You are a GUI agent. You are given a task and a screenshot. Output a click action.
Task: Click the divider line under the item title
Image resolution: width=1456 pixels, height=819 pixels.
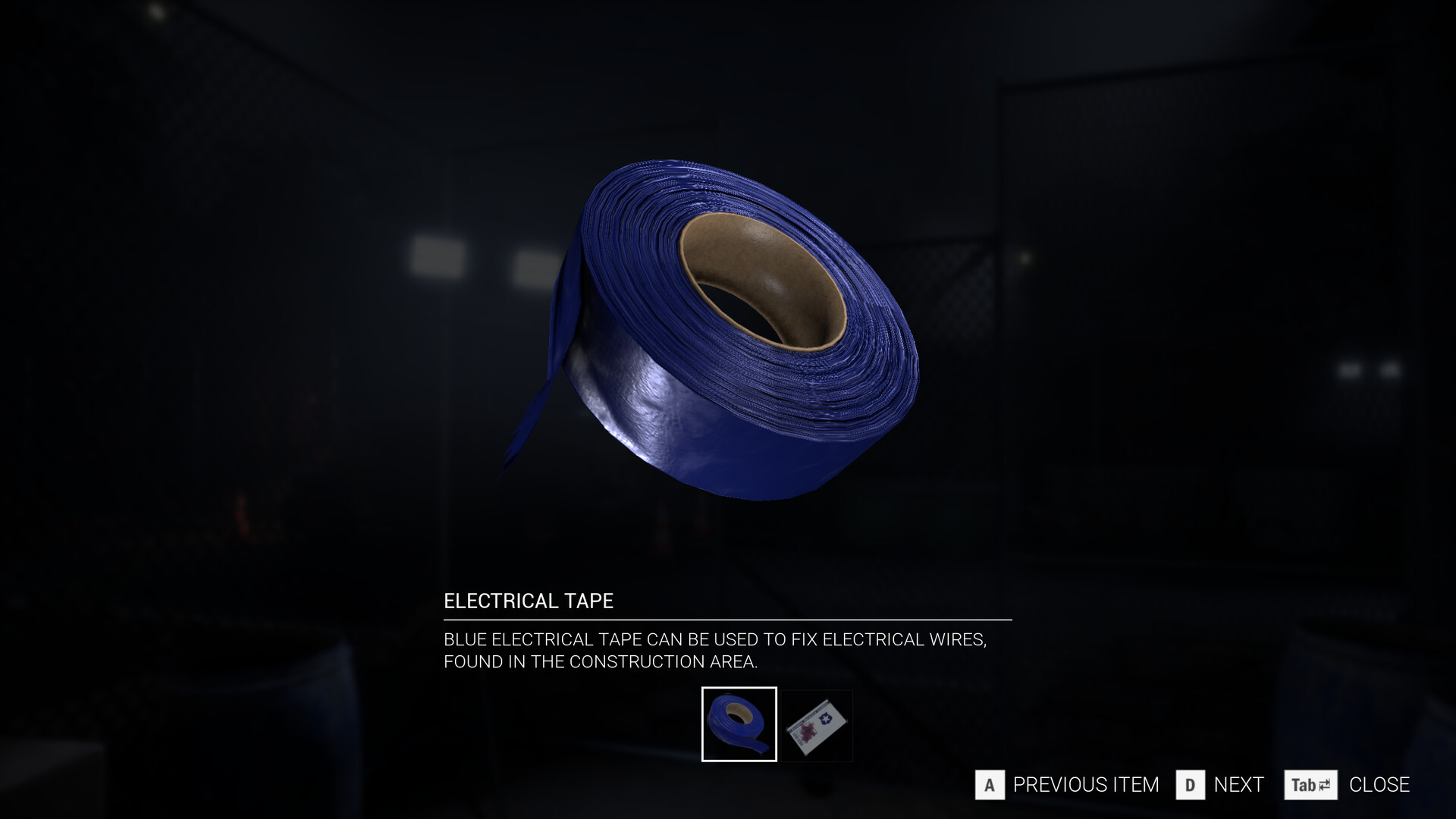click(x=726, y=620)
